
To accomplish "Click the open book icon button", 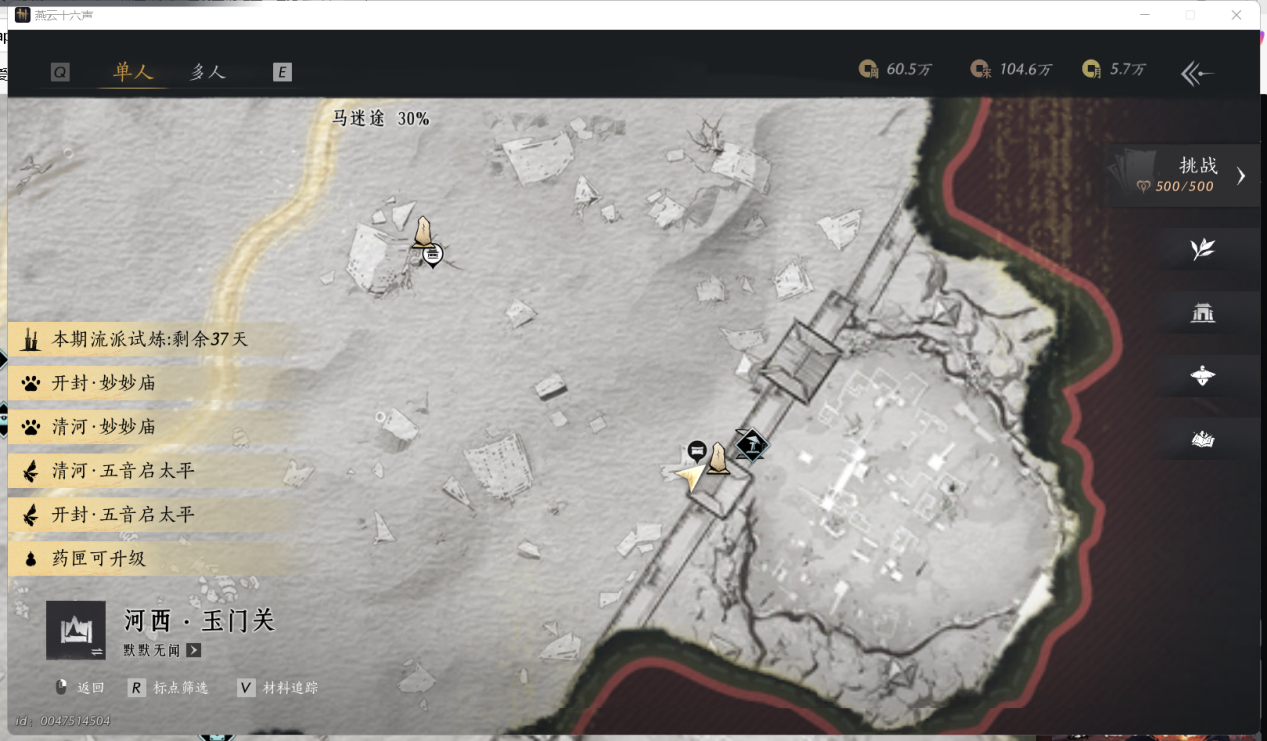I will point(1202,439).
